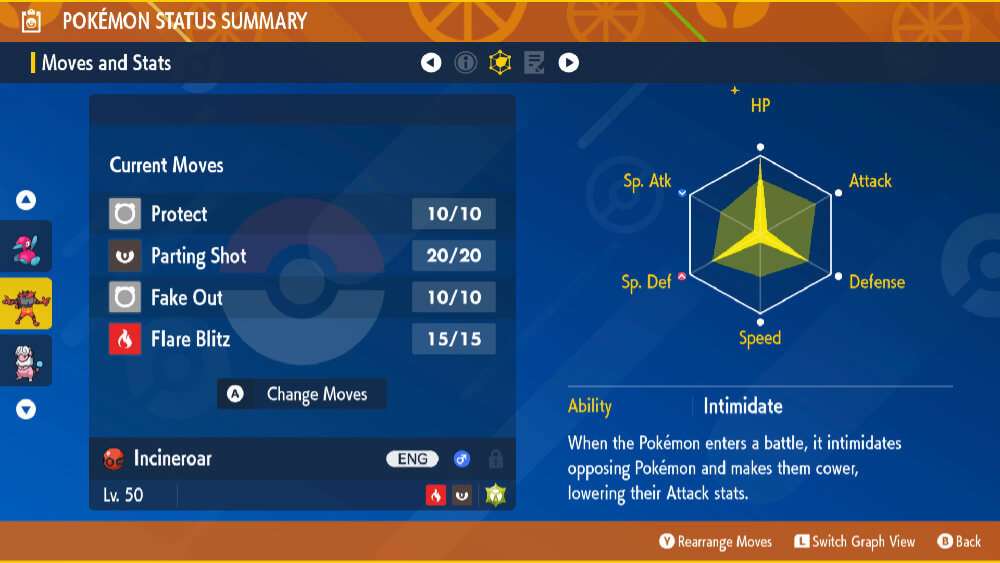Select the Parting Shot move
Viewport: 1000px width, 563px height.
pos(301,256)
